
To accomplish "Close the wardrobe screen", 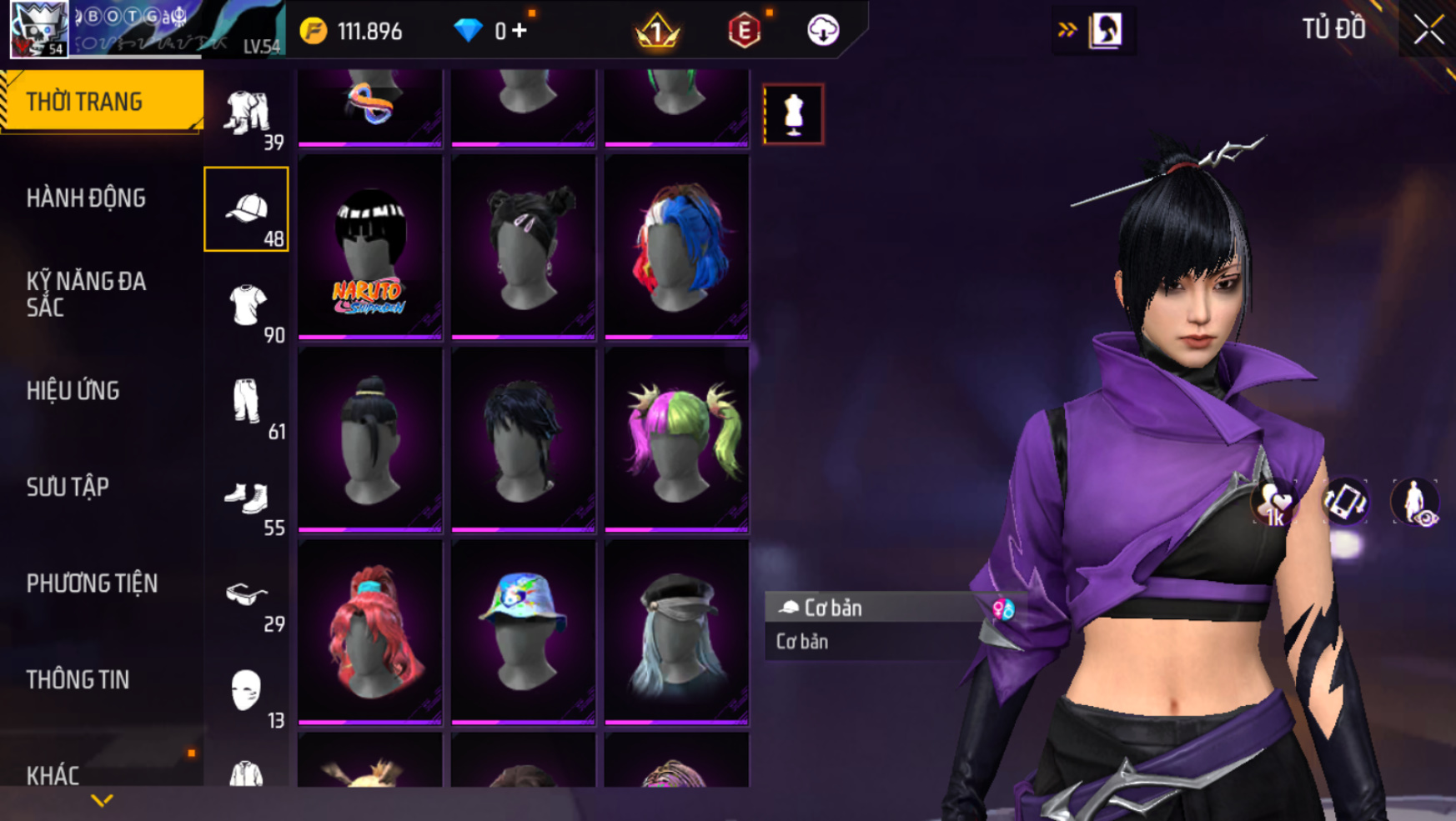I will (1428, 30).
